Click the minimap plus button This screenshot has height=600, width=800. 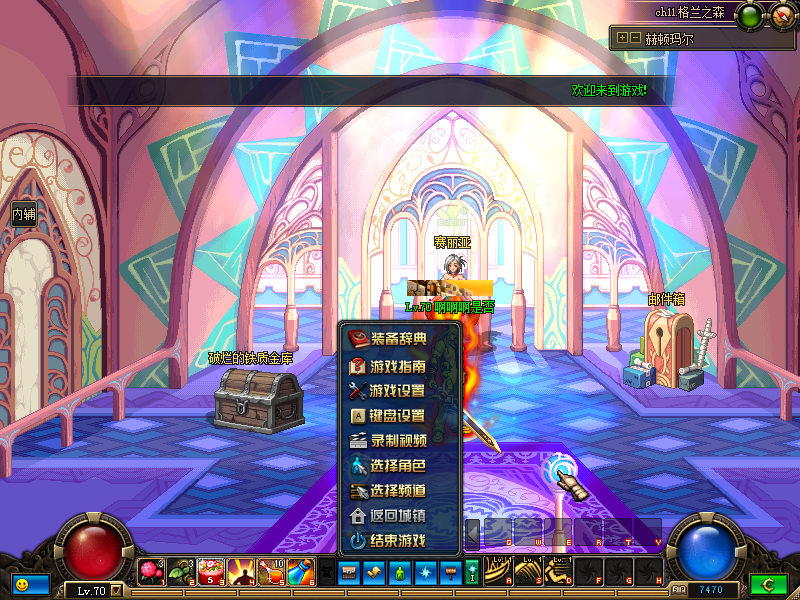coord(623,38)
